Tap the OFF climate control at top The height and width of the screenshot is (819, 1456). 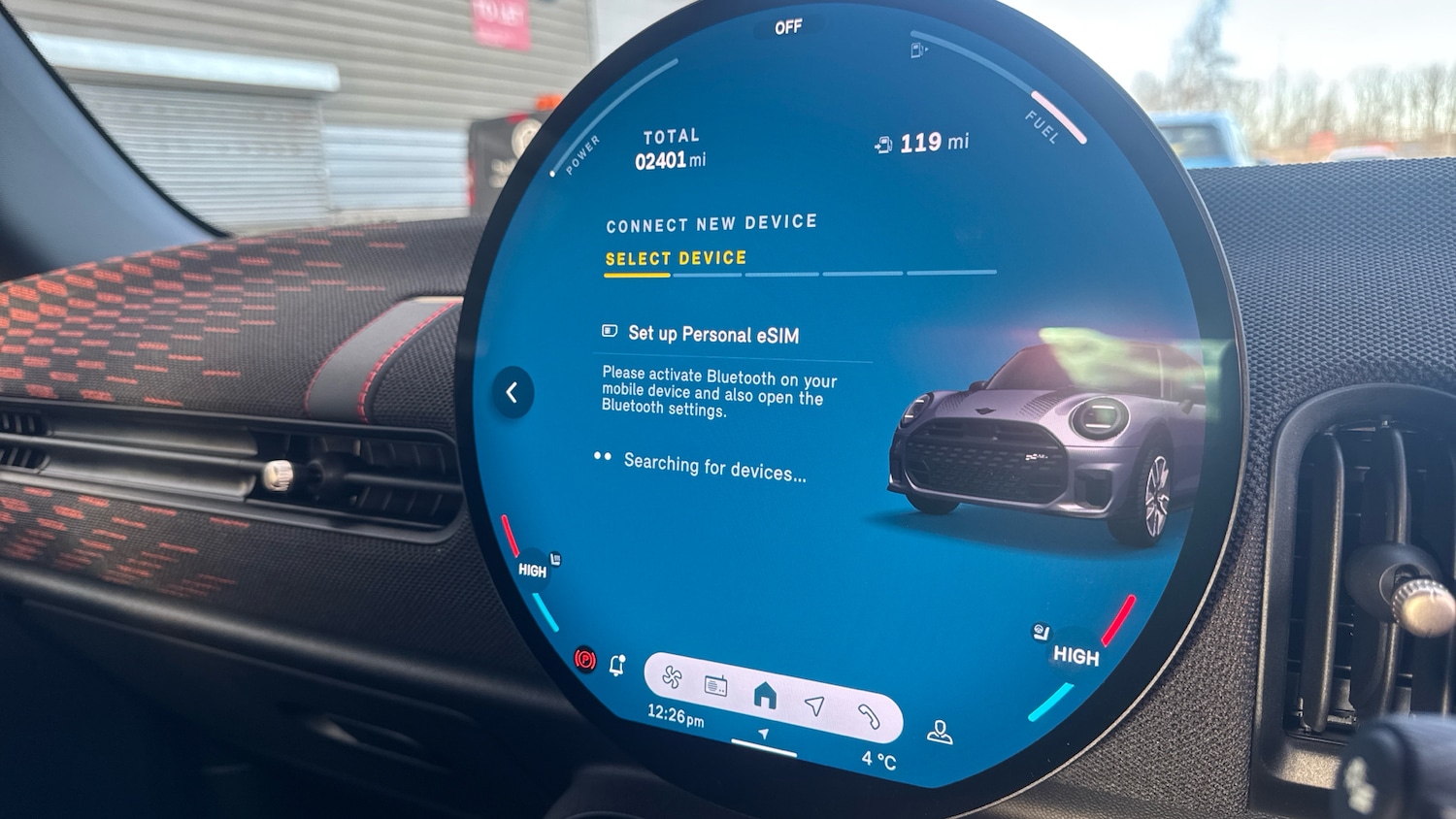pos(788,27)
